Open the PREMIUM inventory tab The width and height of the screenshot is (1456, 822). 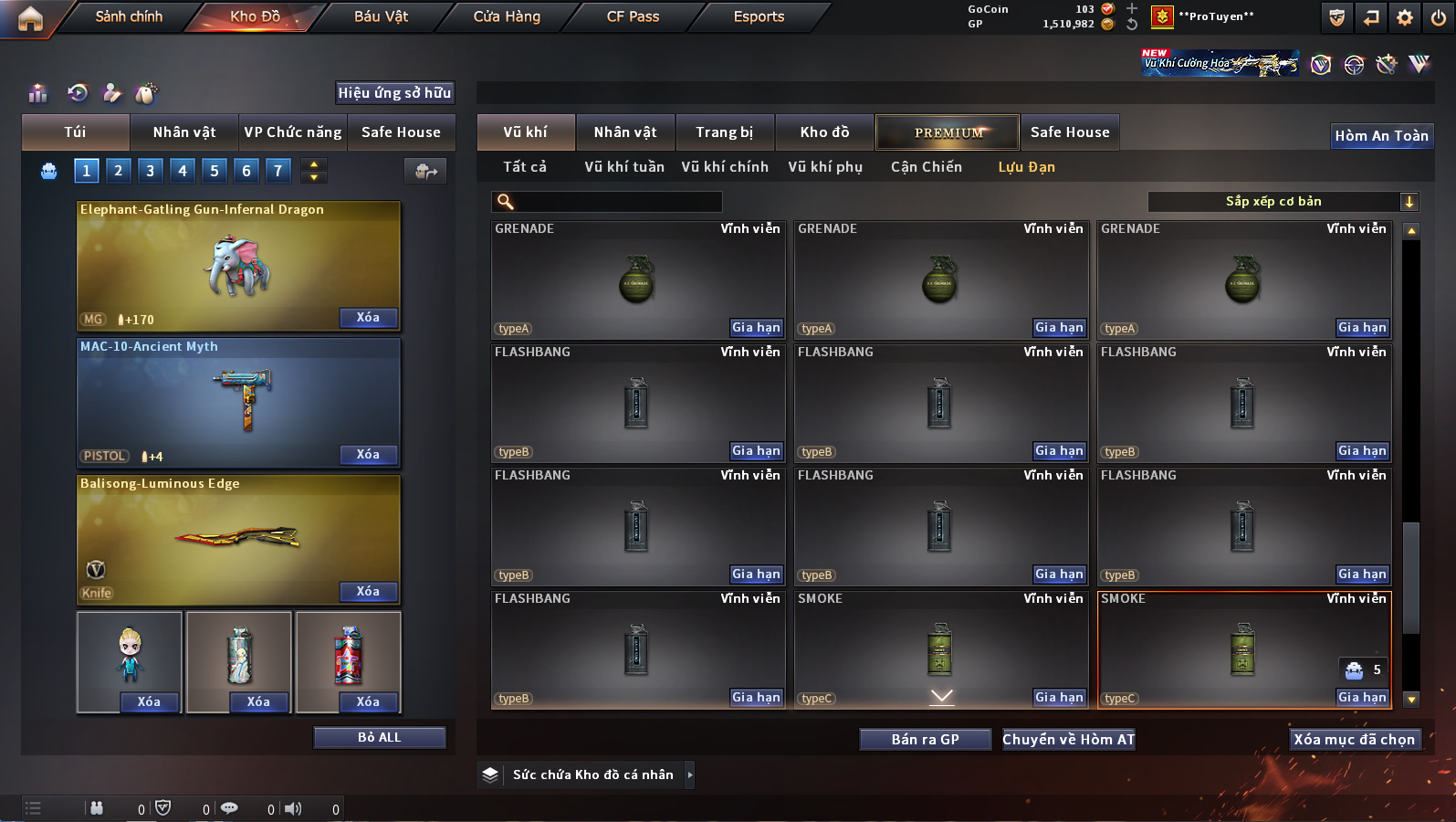(948, 132)
